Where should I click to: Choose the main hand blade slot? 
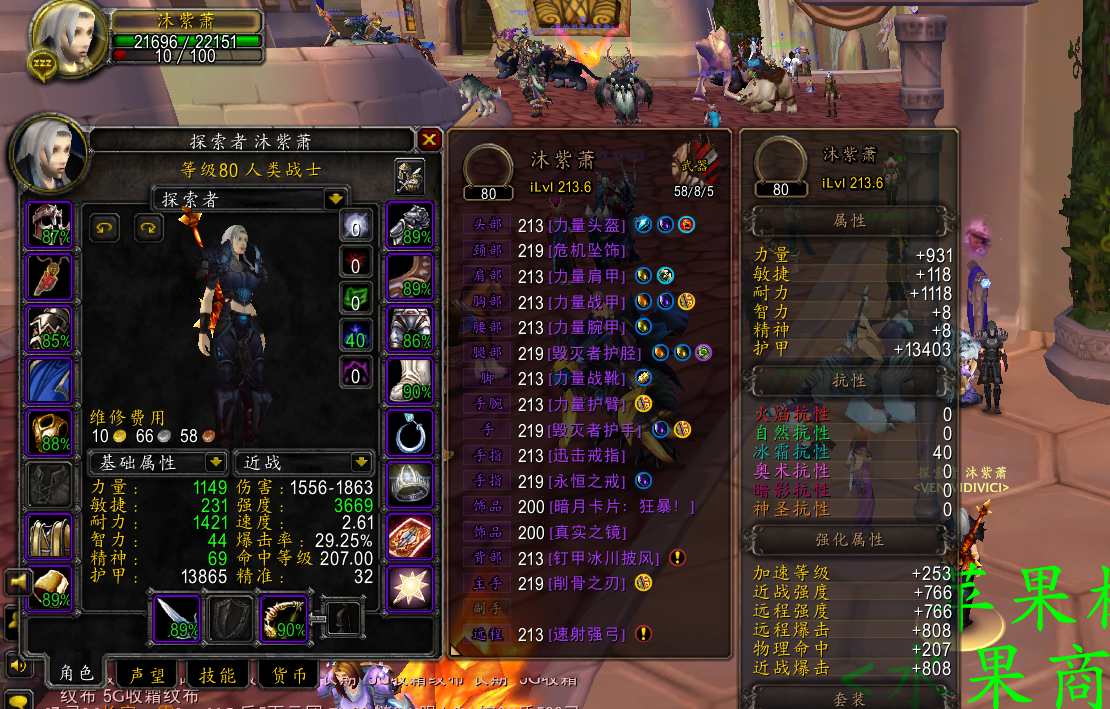(177, 618)
